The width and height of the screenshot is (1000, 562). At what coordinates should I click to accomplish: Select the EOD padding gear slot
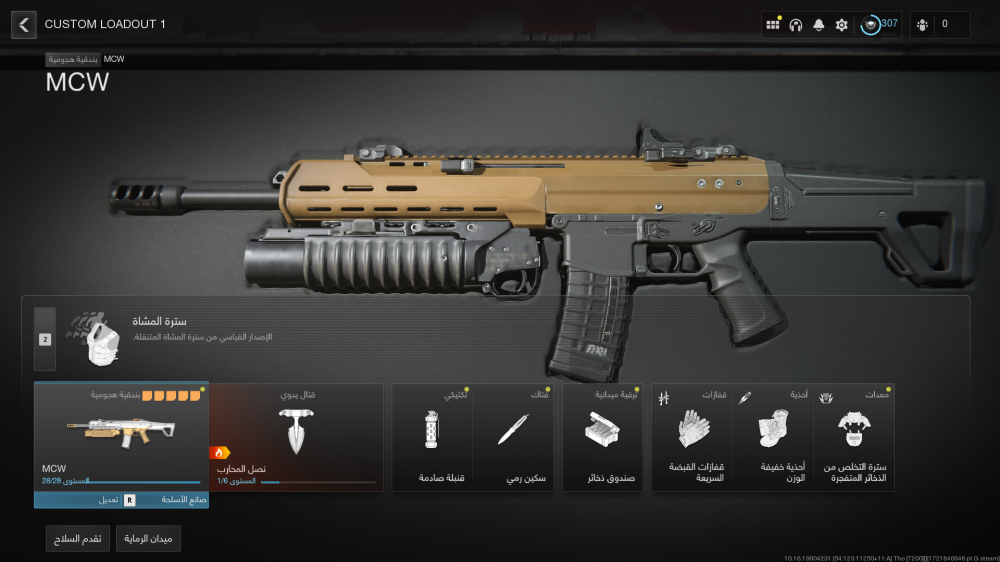click(x=855, y=437)
